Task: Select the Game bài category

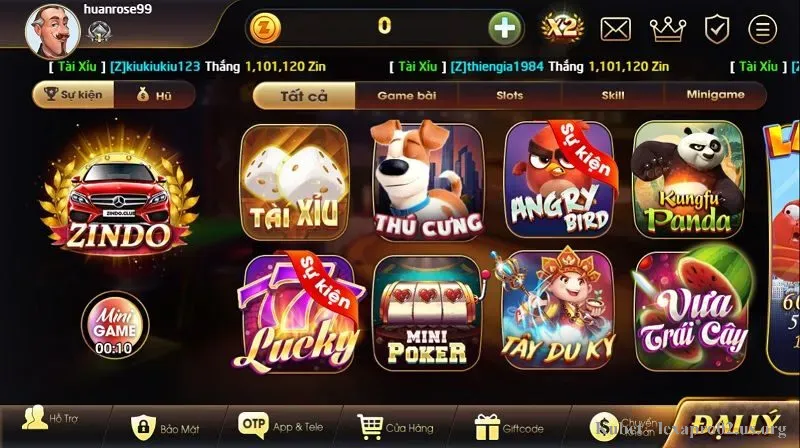Action: pos(408,96)
